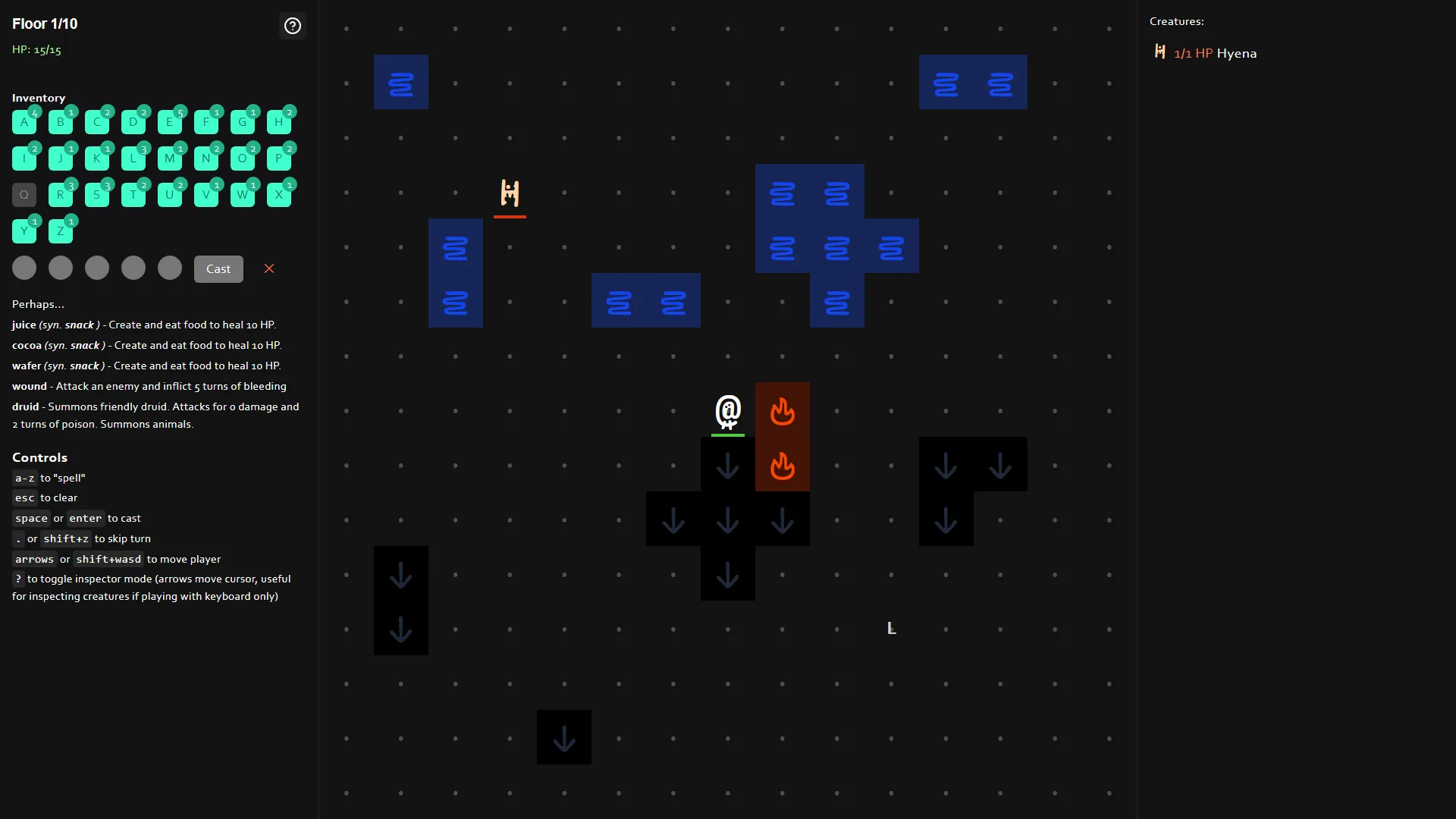
Task: Click the magnifying glass tile in inventory
Action: pos(24,194)
